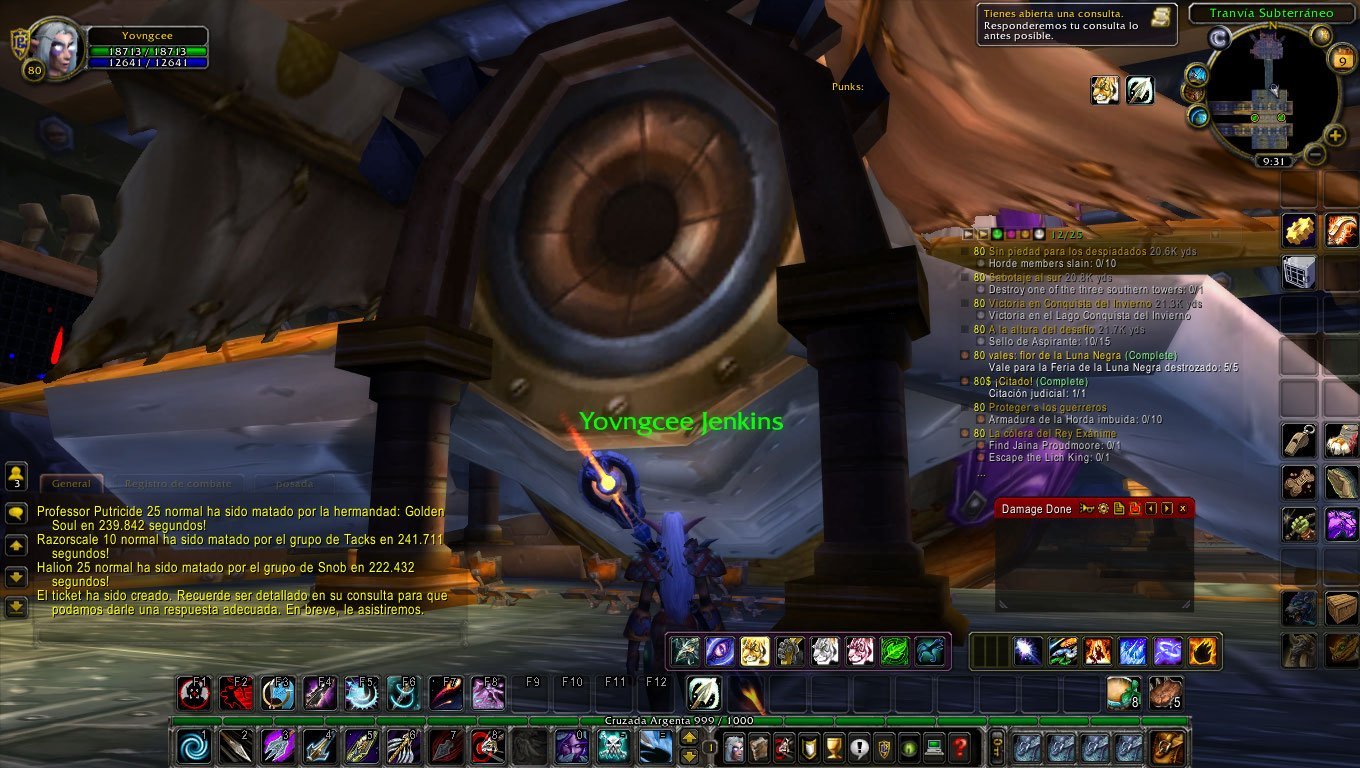This screenshot has width=1360, height=768.
Task: Zoom out on the minimap
Action: coord(1315,154)
